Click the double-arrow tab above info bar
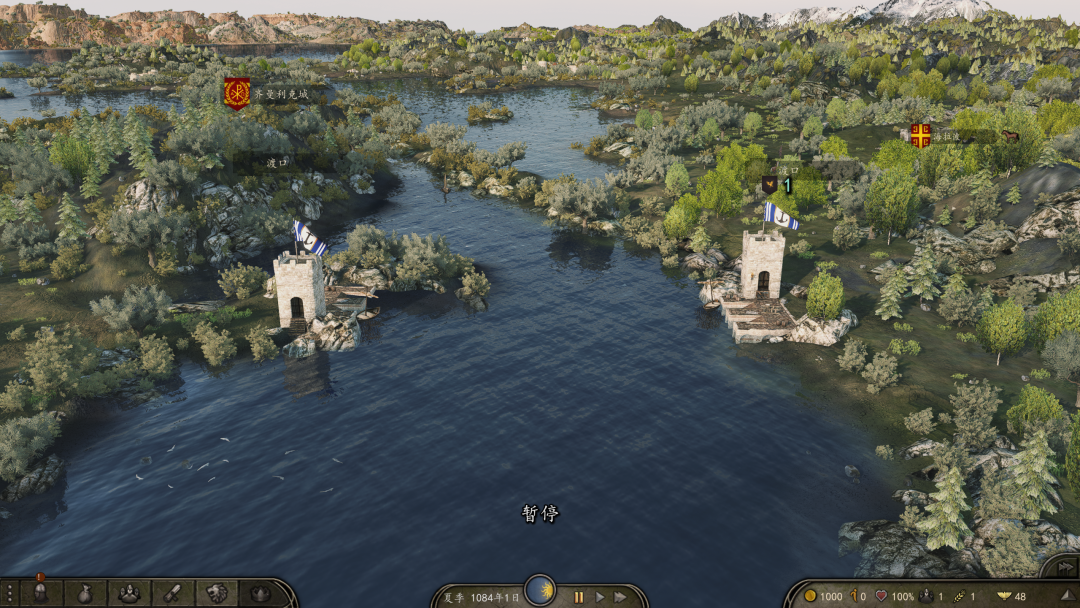This screenshot has width=1080, height=608. (x=1065, y=567)
